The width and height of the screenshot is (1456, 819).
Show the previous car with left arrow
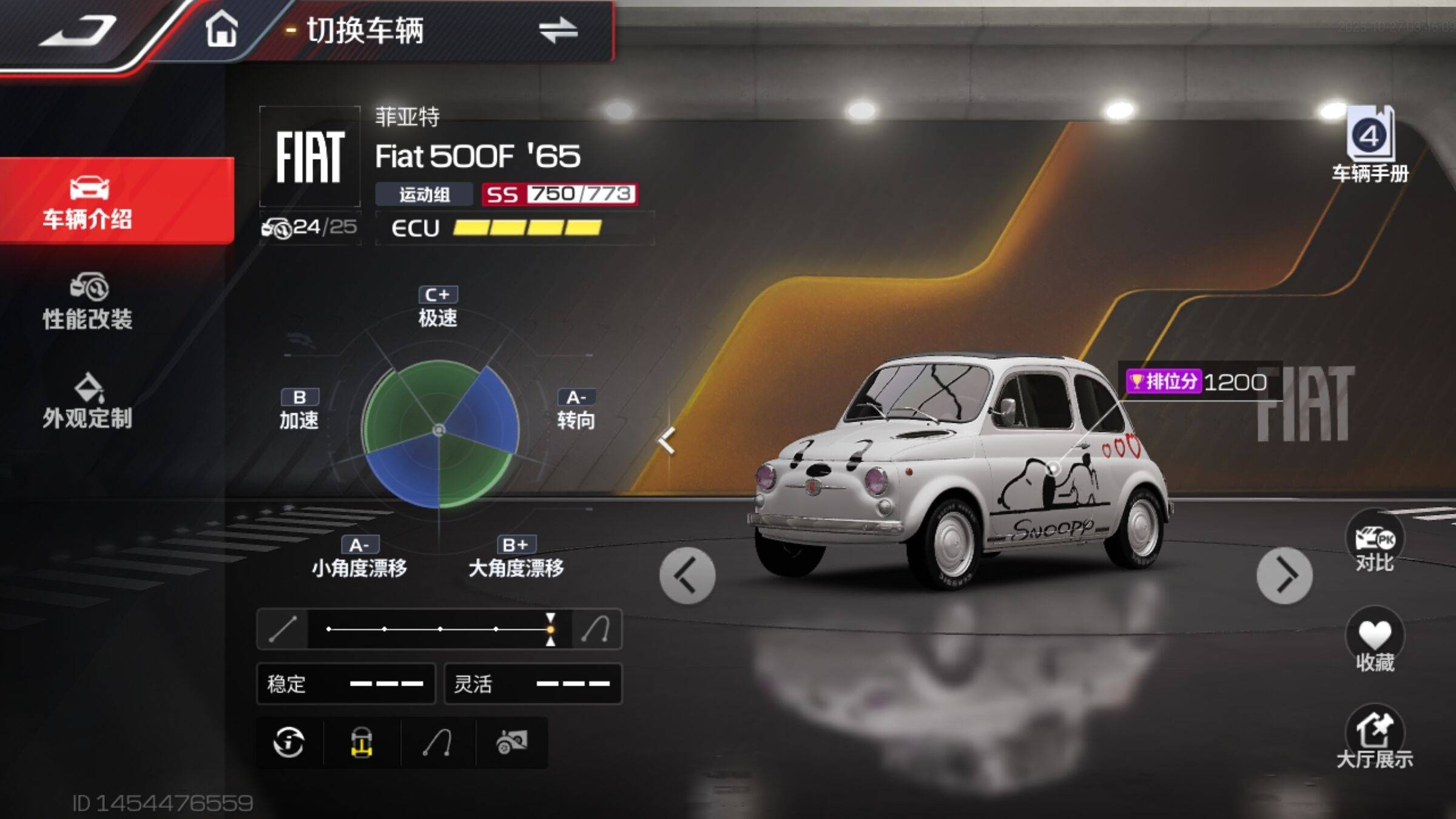point(687,575)
